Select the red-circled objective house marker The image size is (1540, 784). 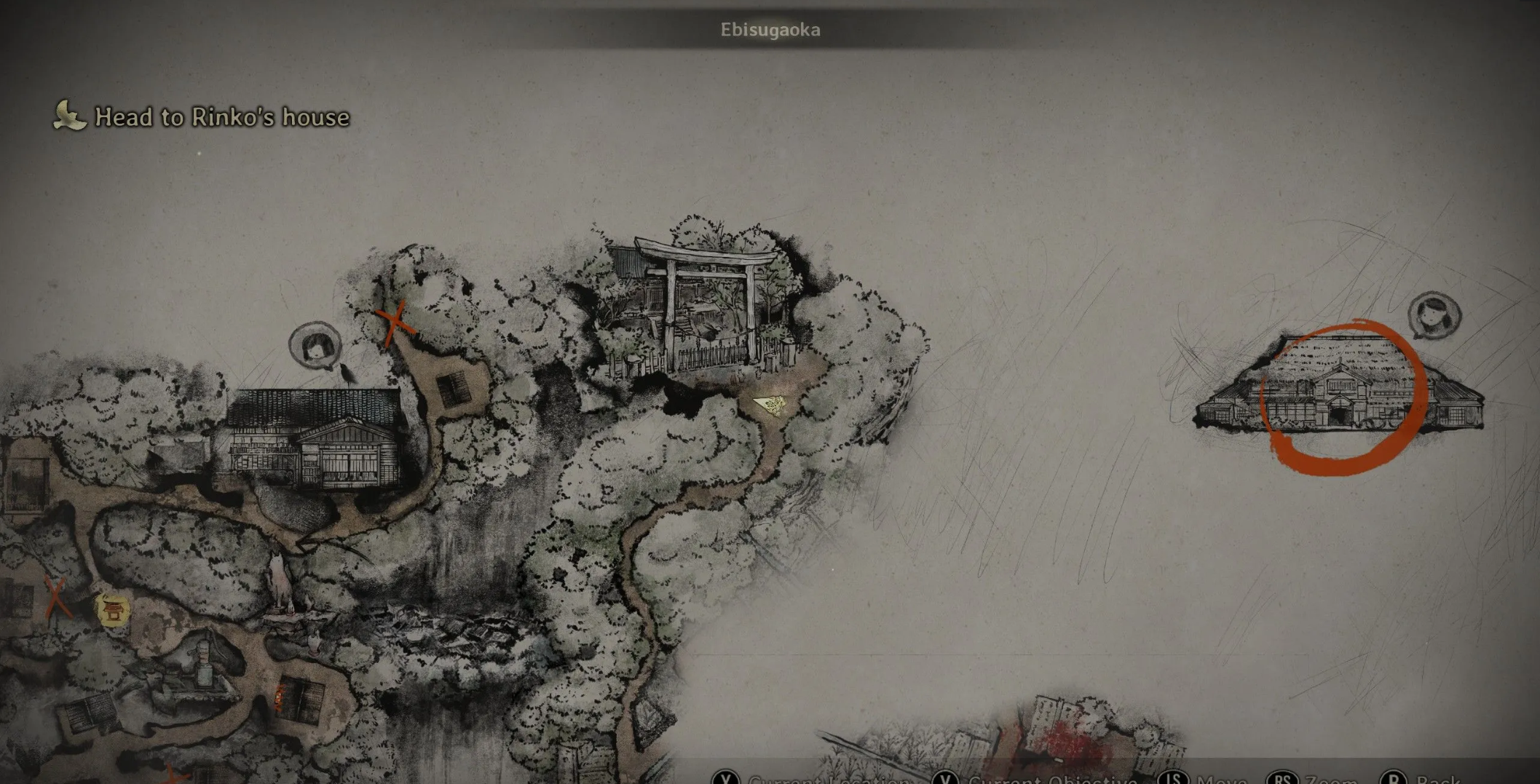click(1342, 397)
